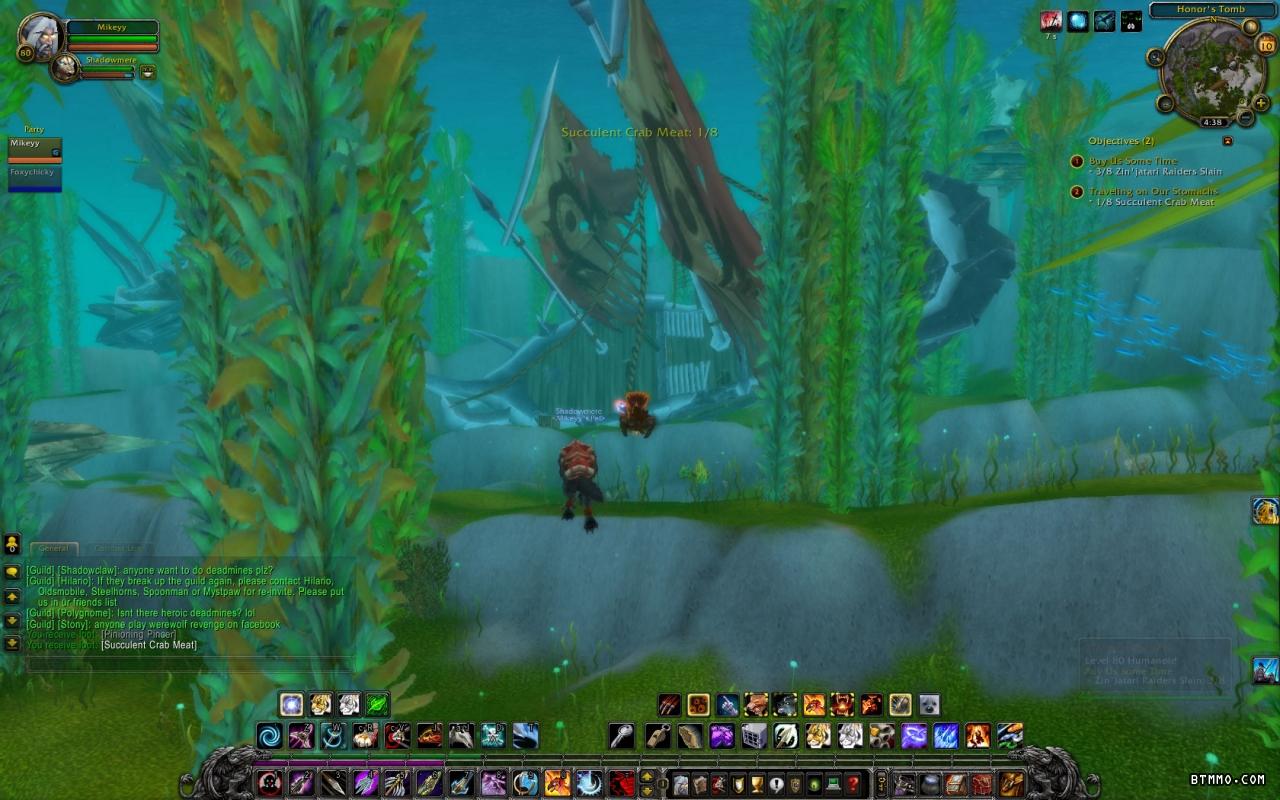The height and width of the screenshot is (800, 1280).
Task: Zoom out the minimap with minus button
Action: click(x=1246, y=118)
